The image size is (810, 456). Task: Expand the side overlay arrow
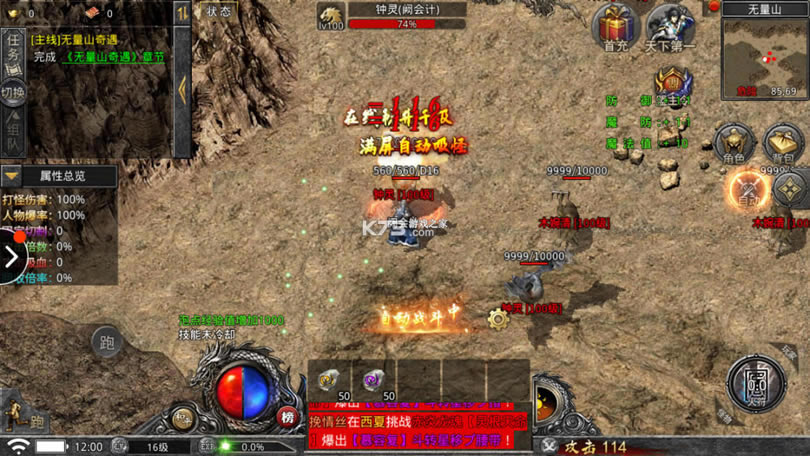click(x=11, y=257)
